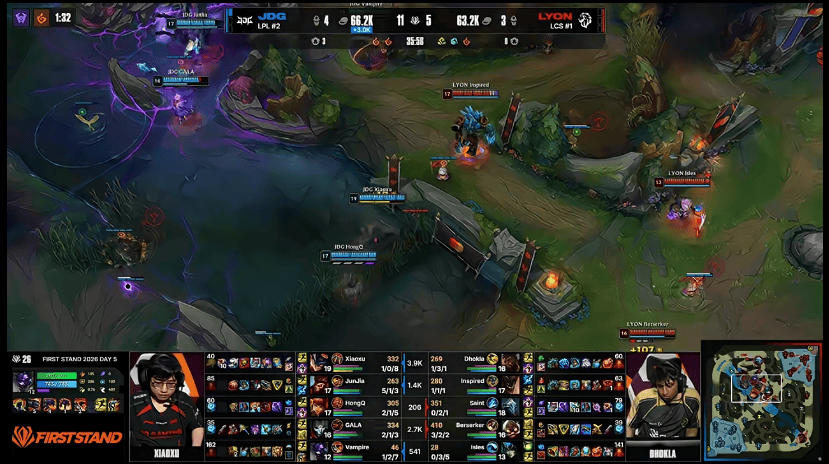Click the DHOKLA player camera feed
The width and height of the screenshot is (829, 464).
(x=663, y=402)
